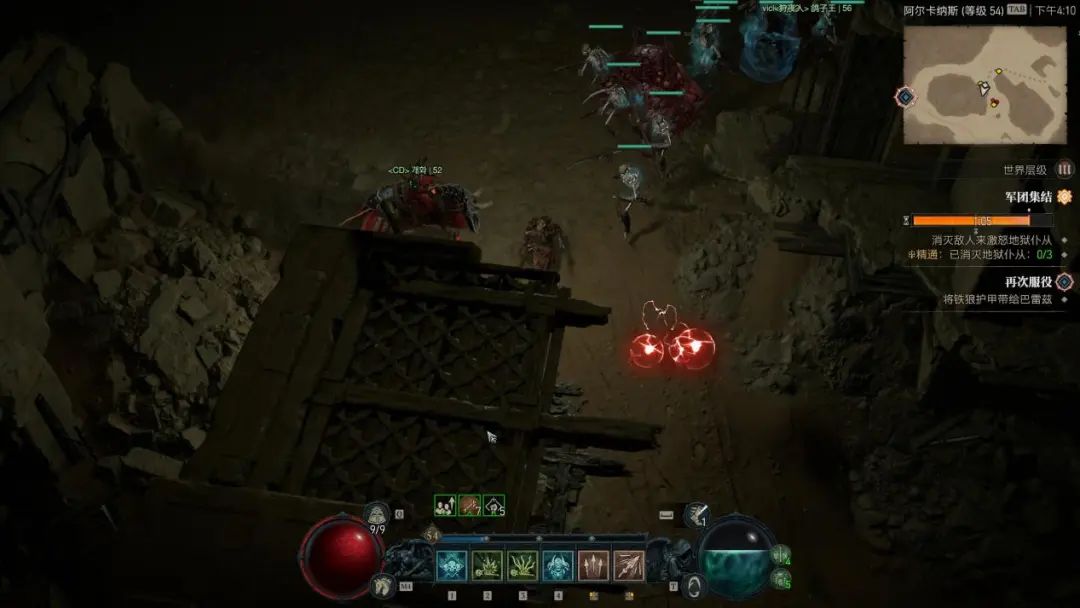This screenshot has height=608, width=1080.
Task: Click the wing icon above essence globe
Action: [x=697, y=515]
